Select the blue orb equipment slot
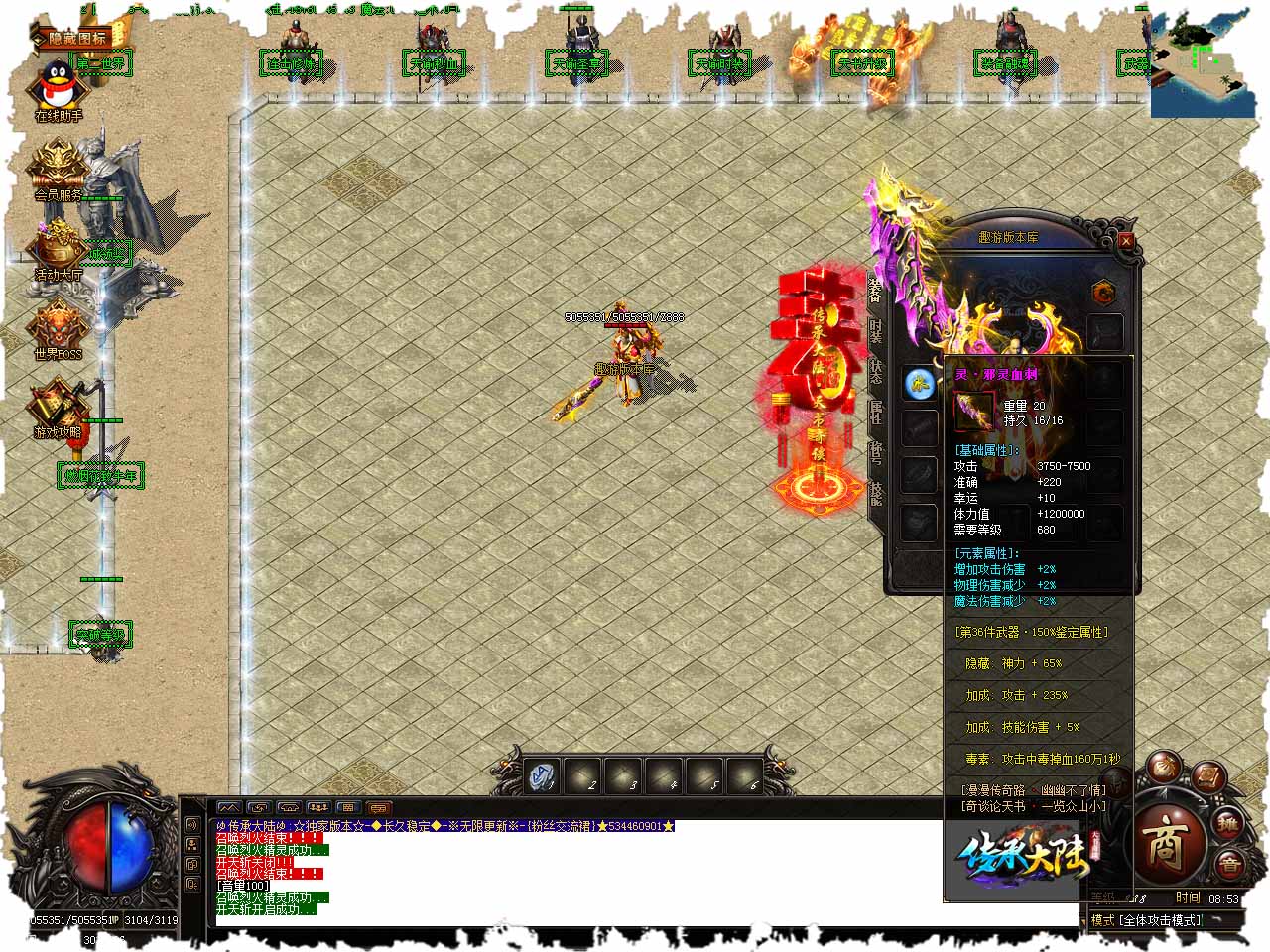Screen dimensions: 1270x952 [920, 383]
